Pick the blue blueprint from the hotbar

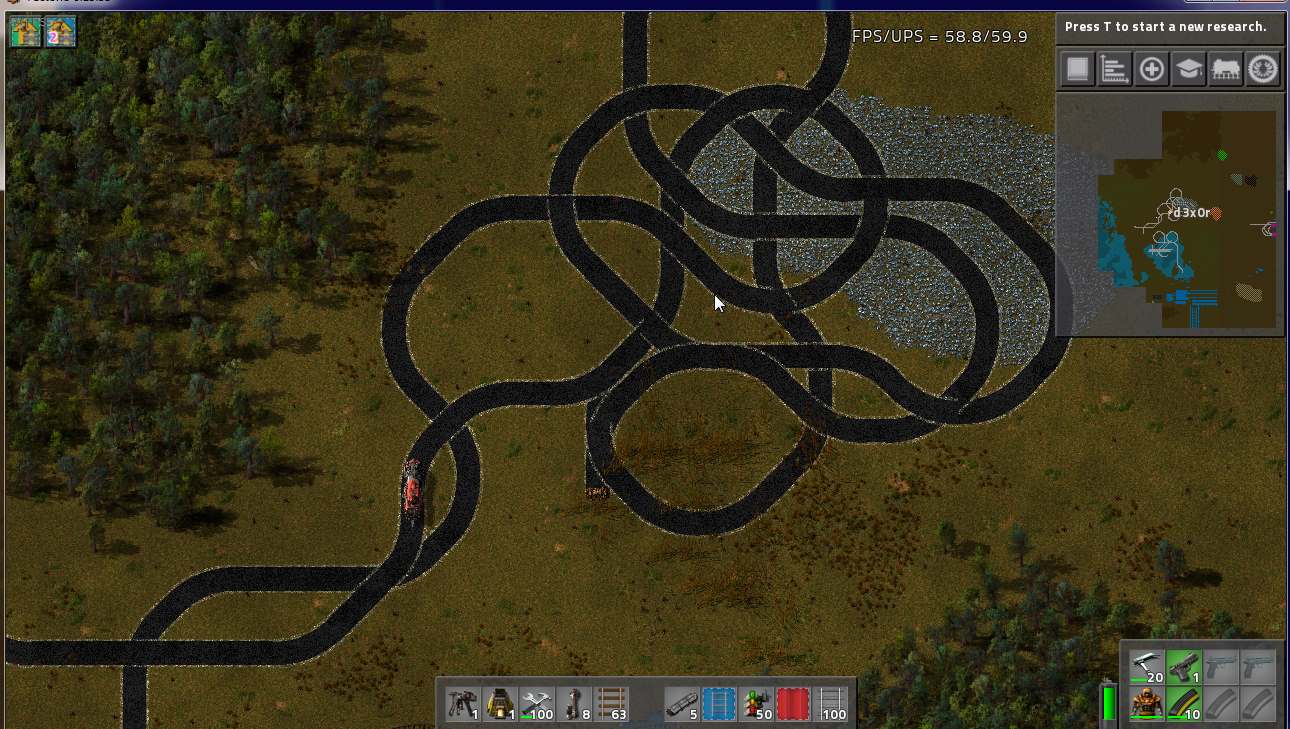tap(719, 705)
